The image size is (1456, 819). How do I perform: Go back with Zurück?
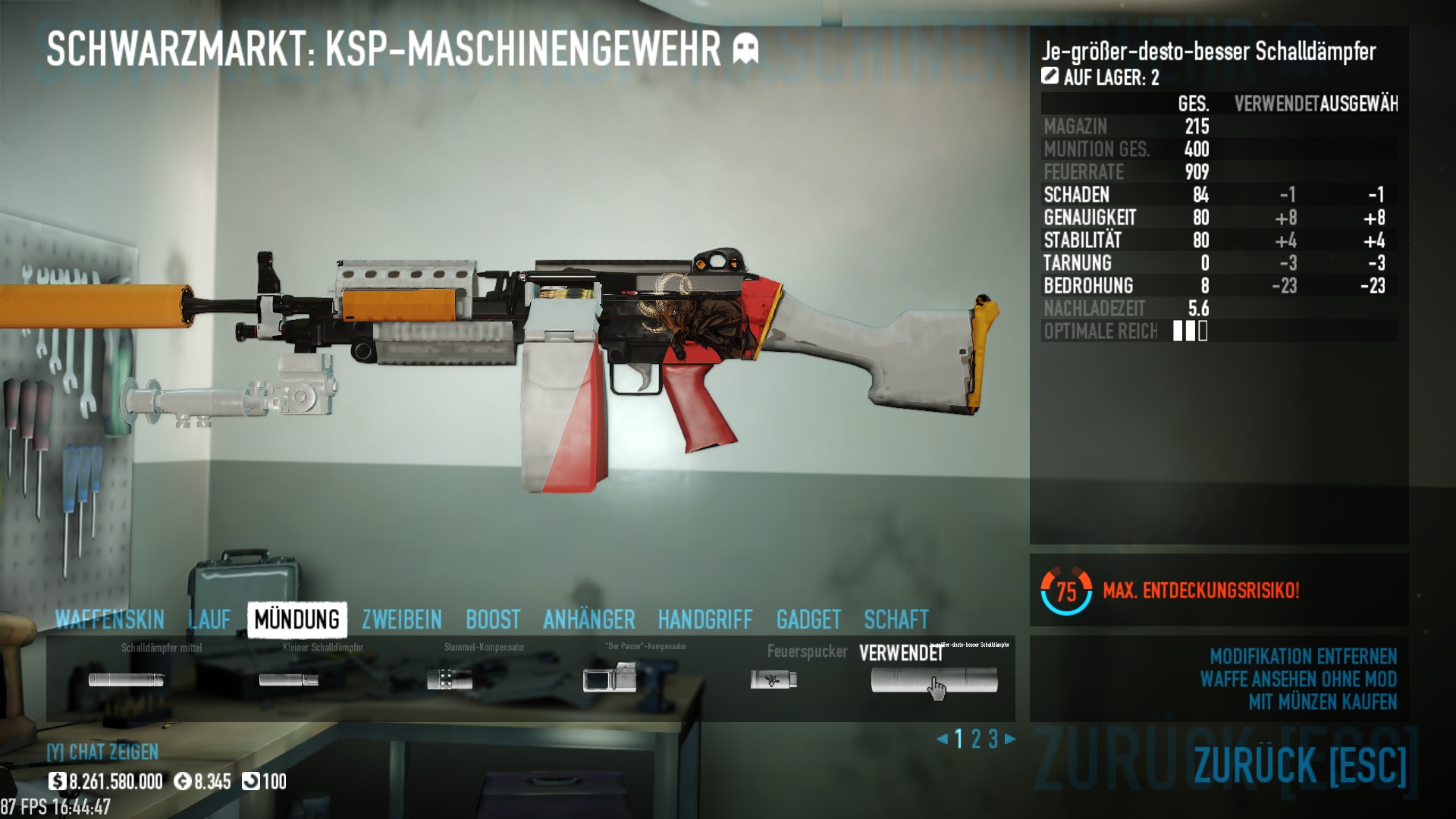[x=1299, y=764]
